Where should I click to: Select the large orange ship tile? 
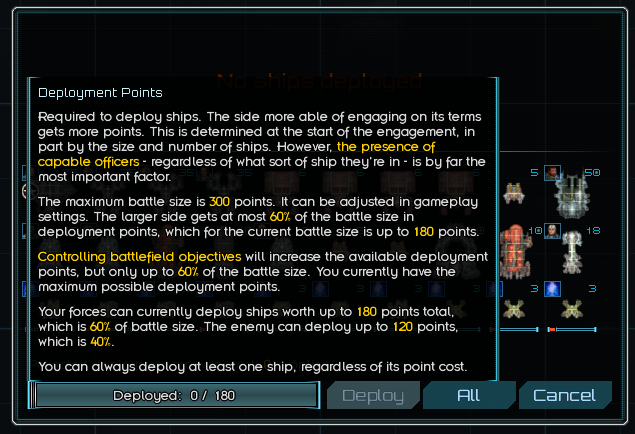point(515,247)
